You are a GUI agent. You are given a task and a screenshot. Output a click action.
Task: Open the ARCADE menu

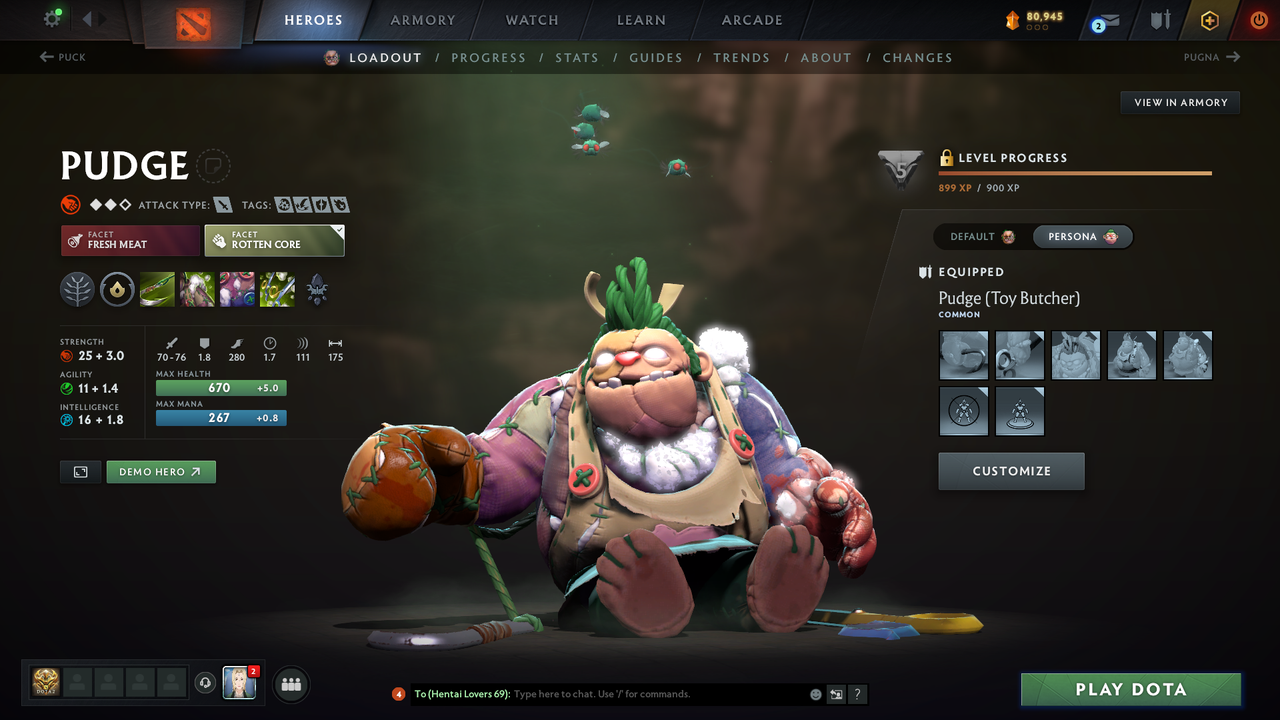pos(751,19)
